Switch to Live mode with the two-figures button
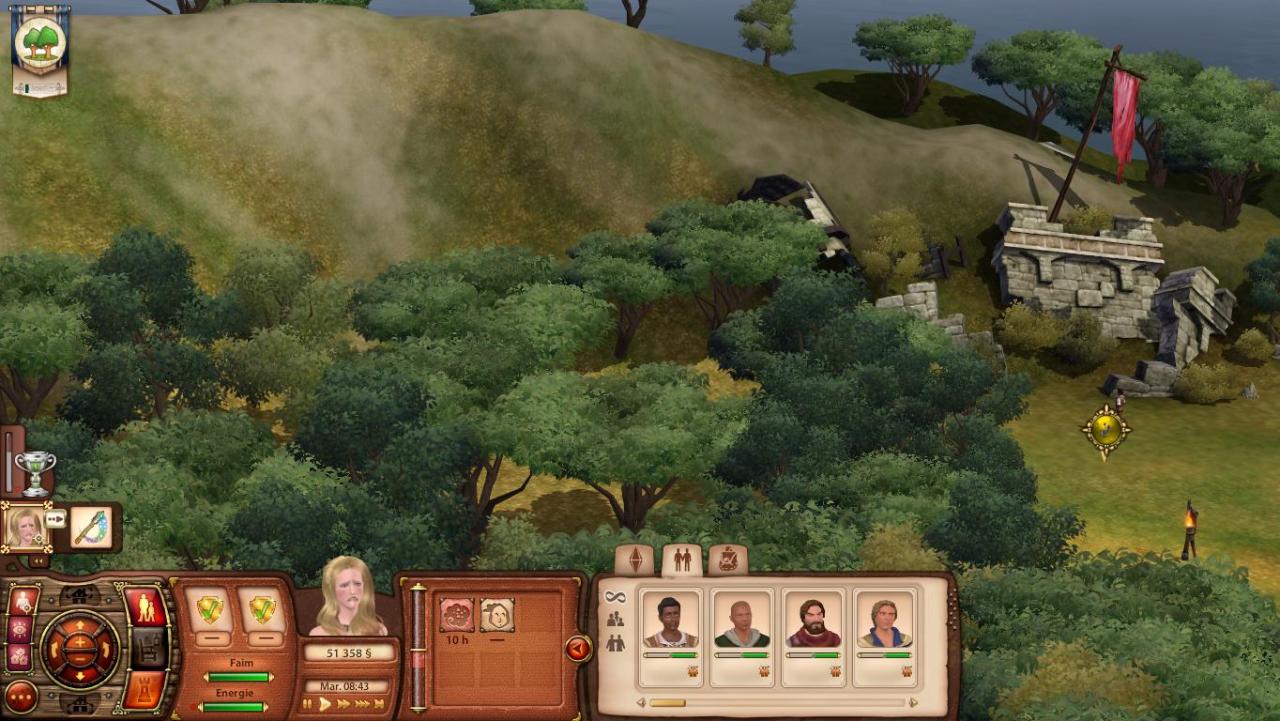Screen dimensions: 1280x721 click(x=145, y=606)
